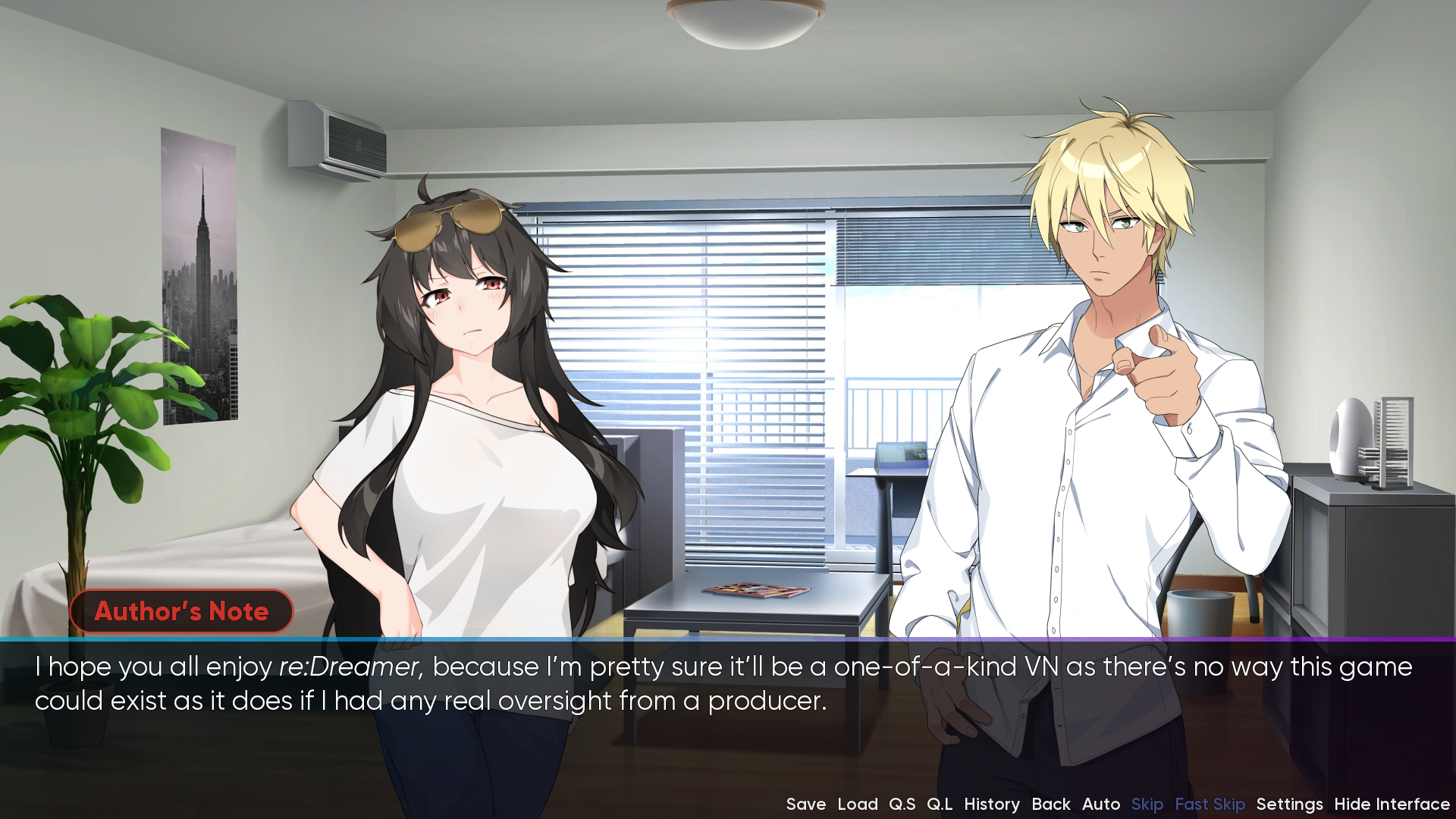Disable the active Skip mode
The height and width of the screenshot is (819, 1456).
coord(1147,804)
